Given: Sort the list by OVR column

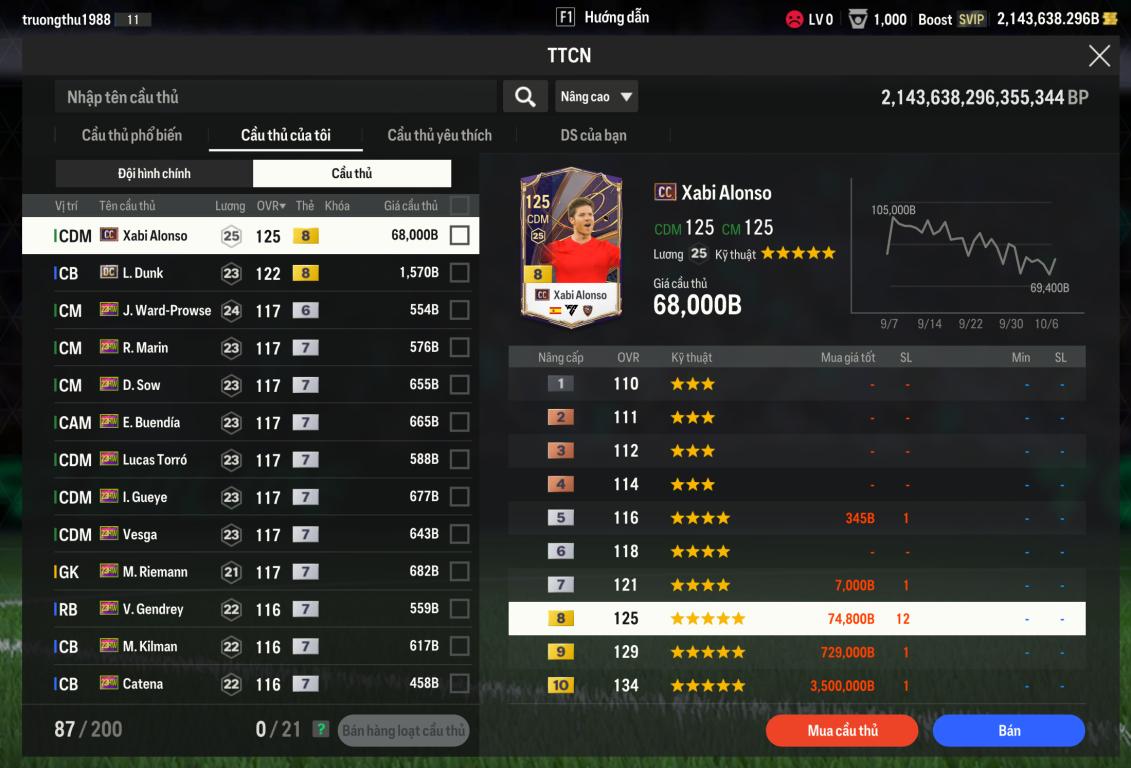Looking at the screenshot, I should (270, 206).
